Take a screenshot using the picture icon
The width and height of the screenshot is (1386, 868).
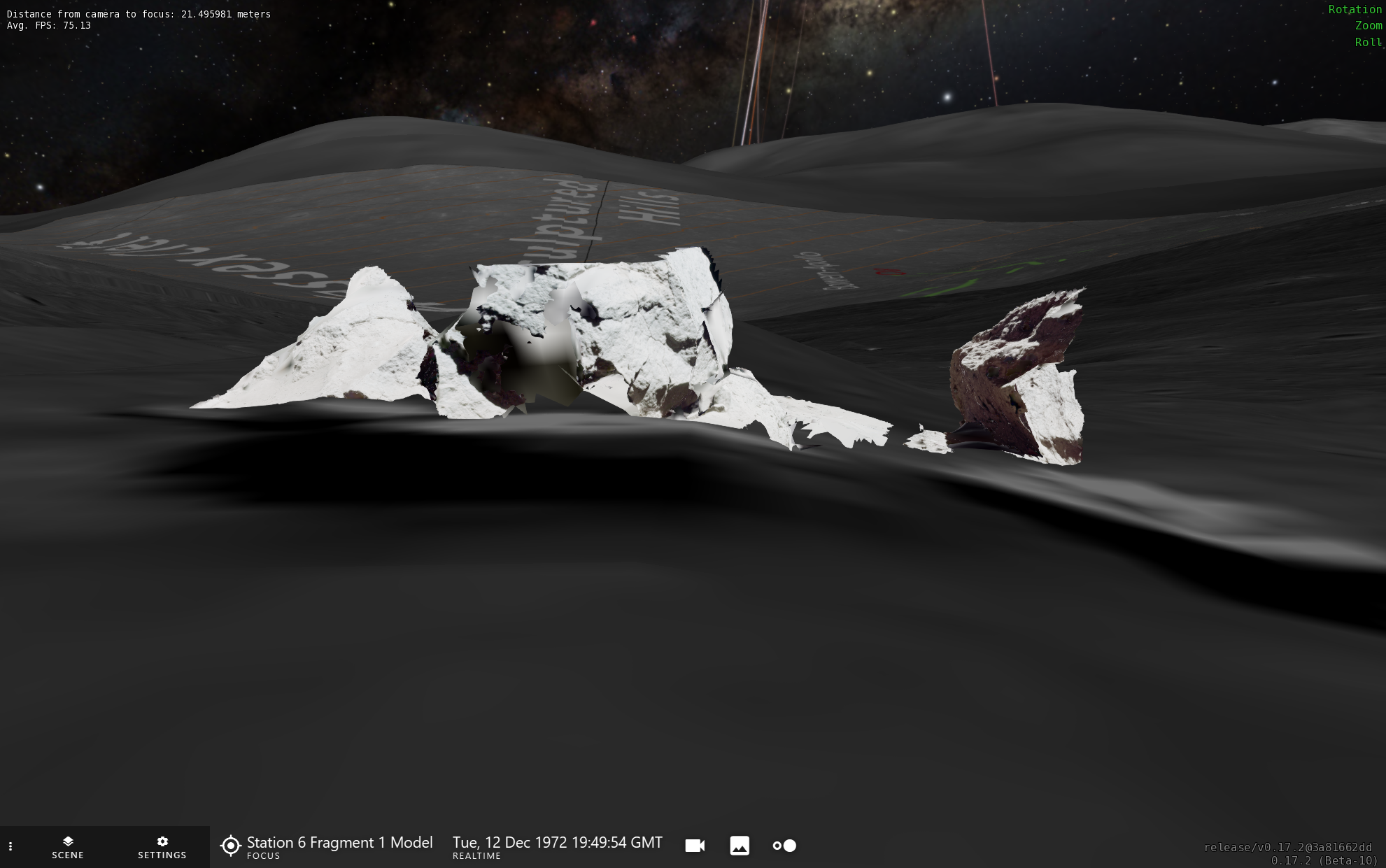[740, 845]
